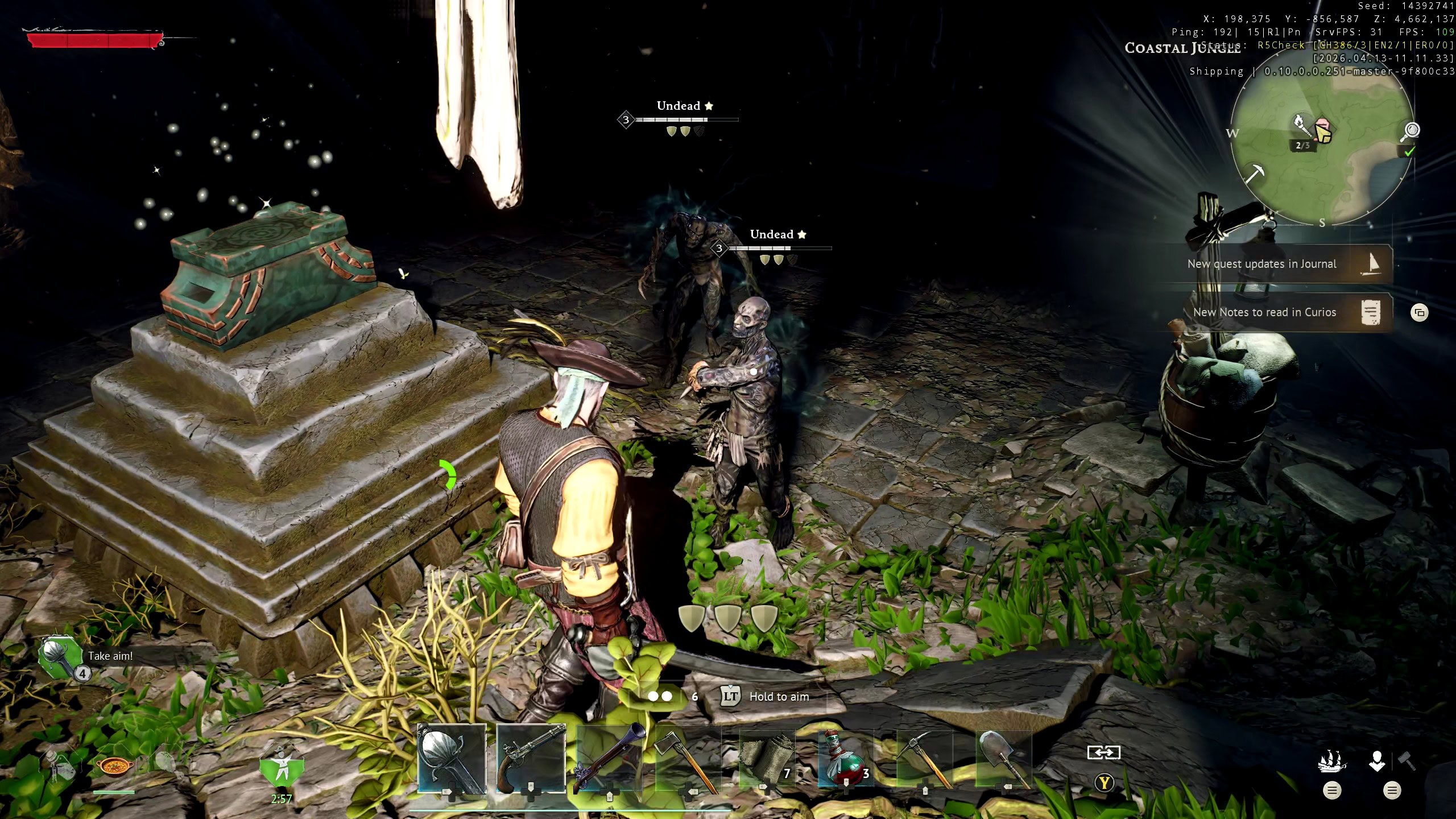Click the magnifying glass beside the minimap

pos(1411,131)
